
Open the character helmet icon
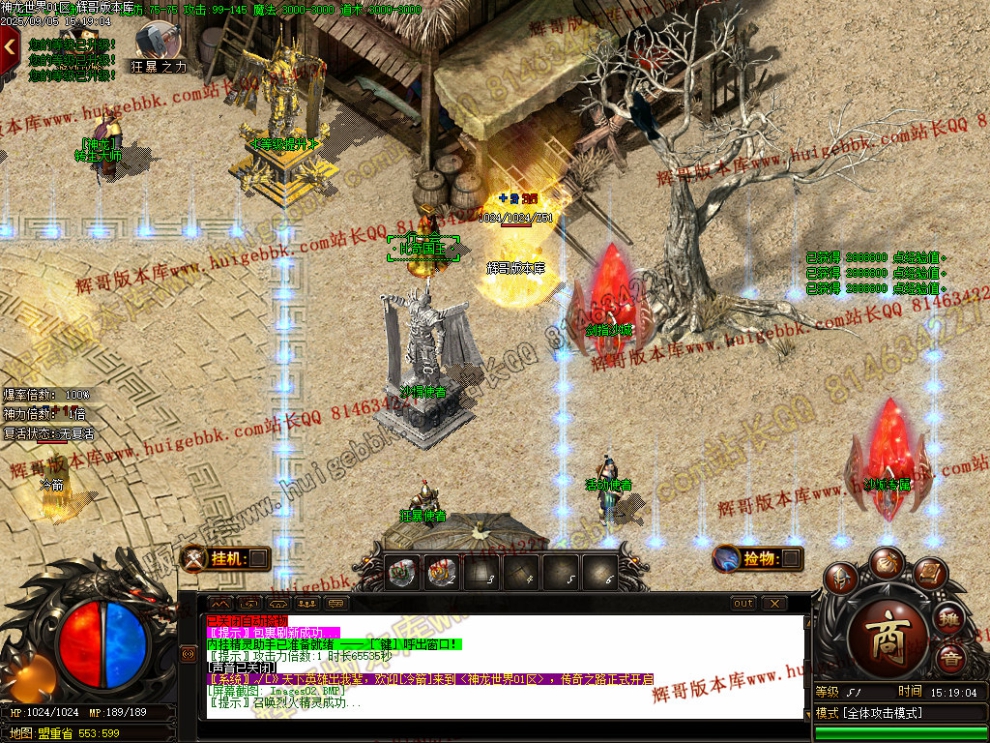pos(841,578)
